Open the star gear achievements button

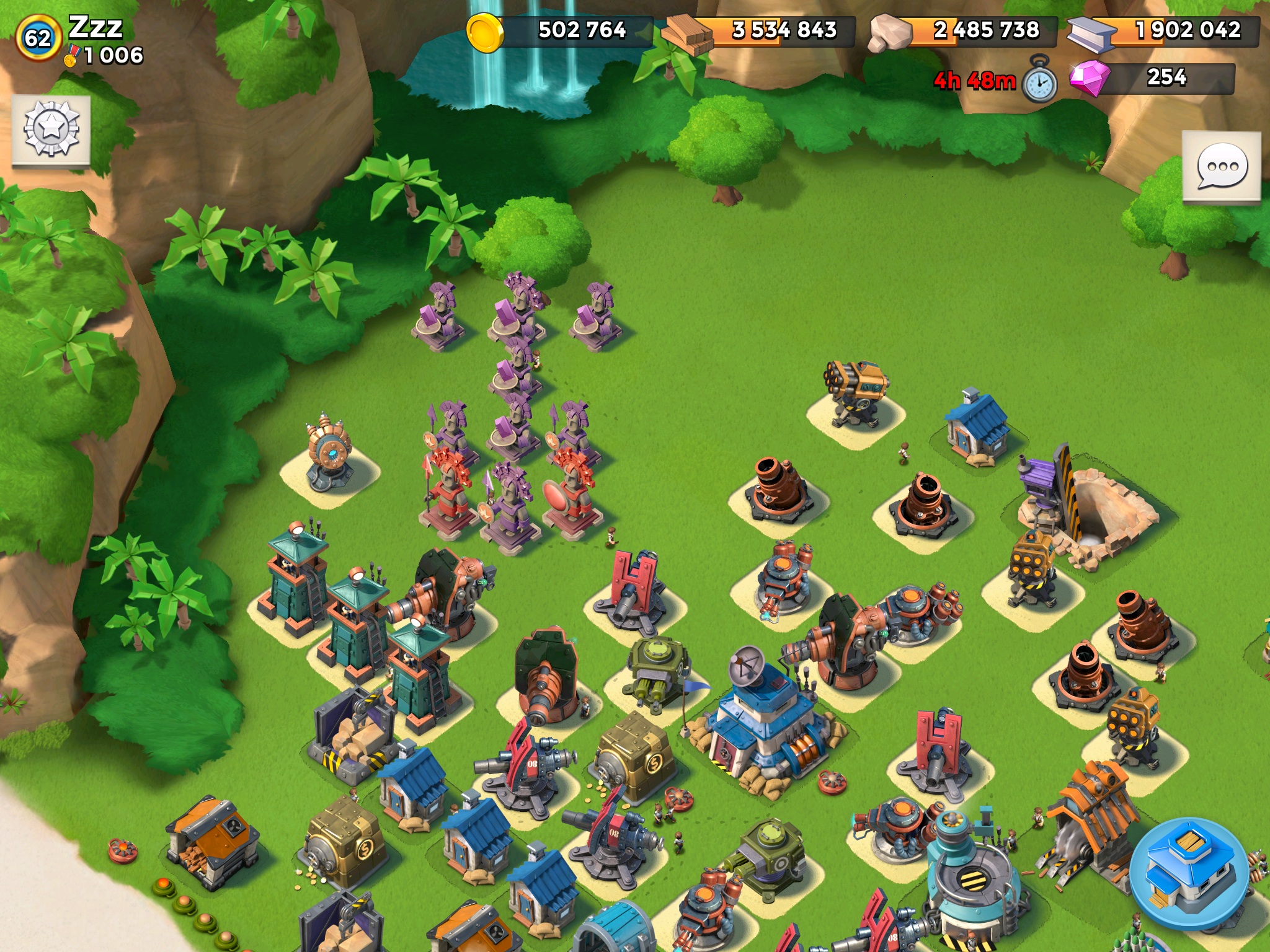coord(51,130)
